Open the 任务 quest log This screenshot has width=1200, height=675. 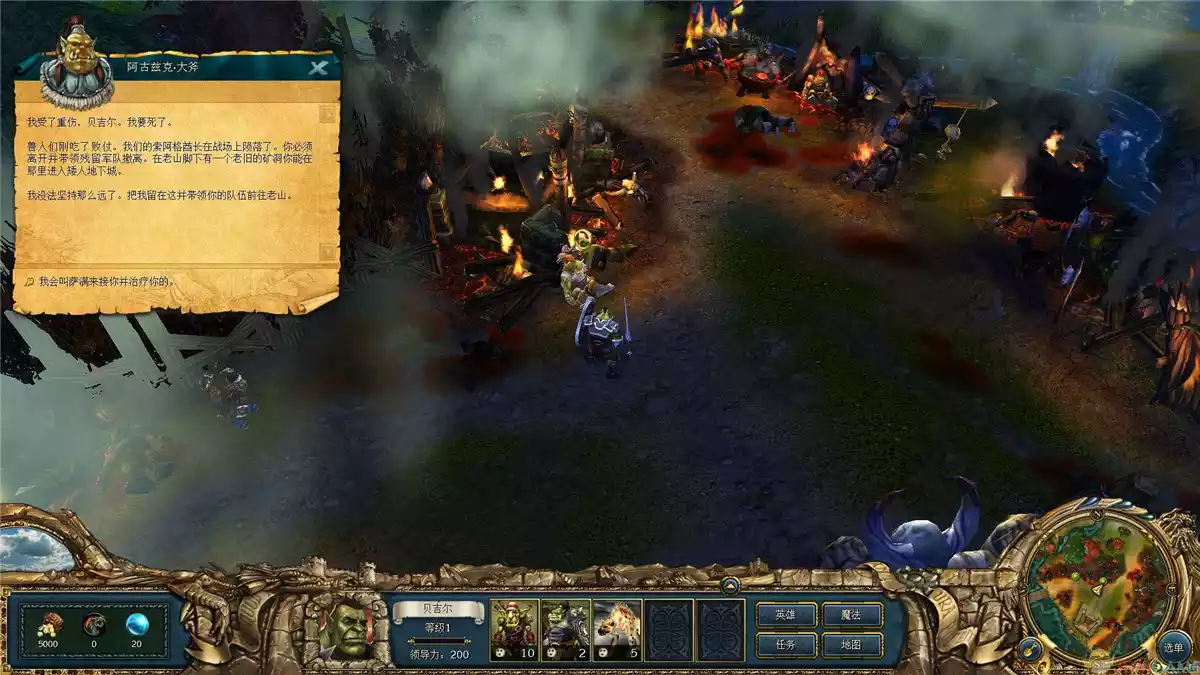[x=785, y=645]
